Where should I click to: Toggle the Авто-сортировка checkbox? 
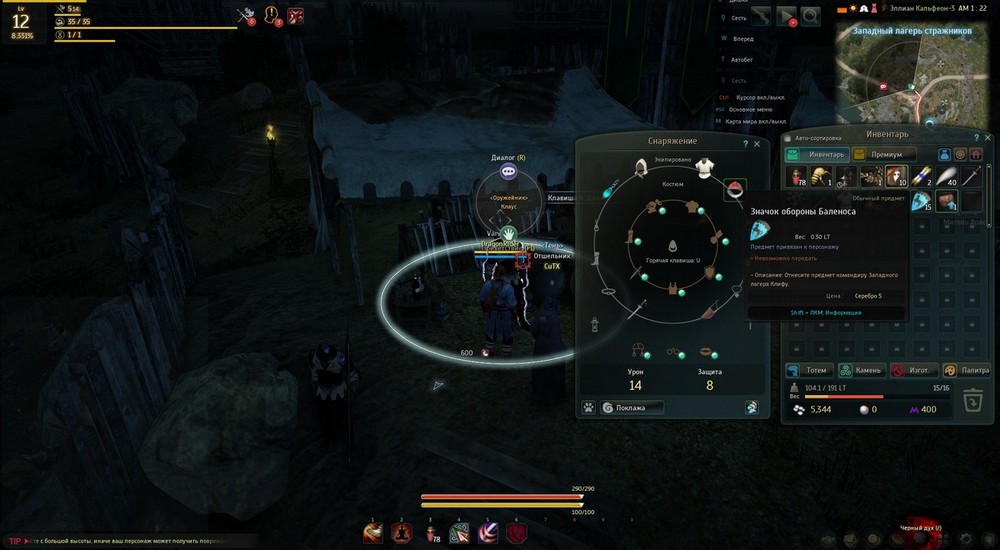[789, 138]
